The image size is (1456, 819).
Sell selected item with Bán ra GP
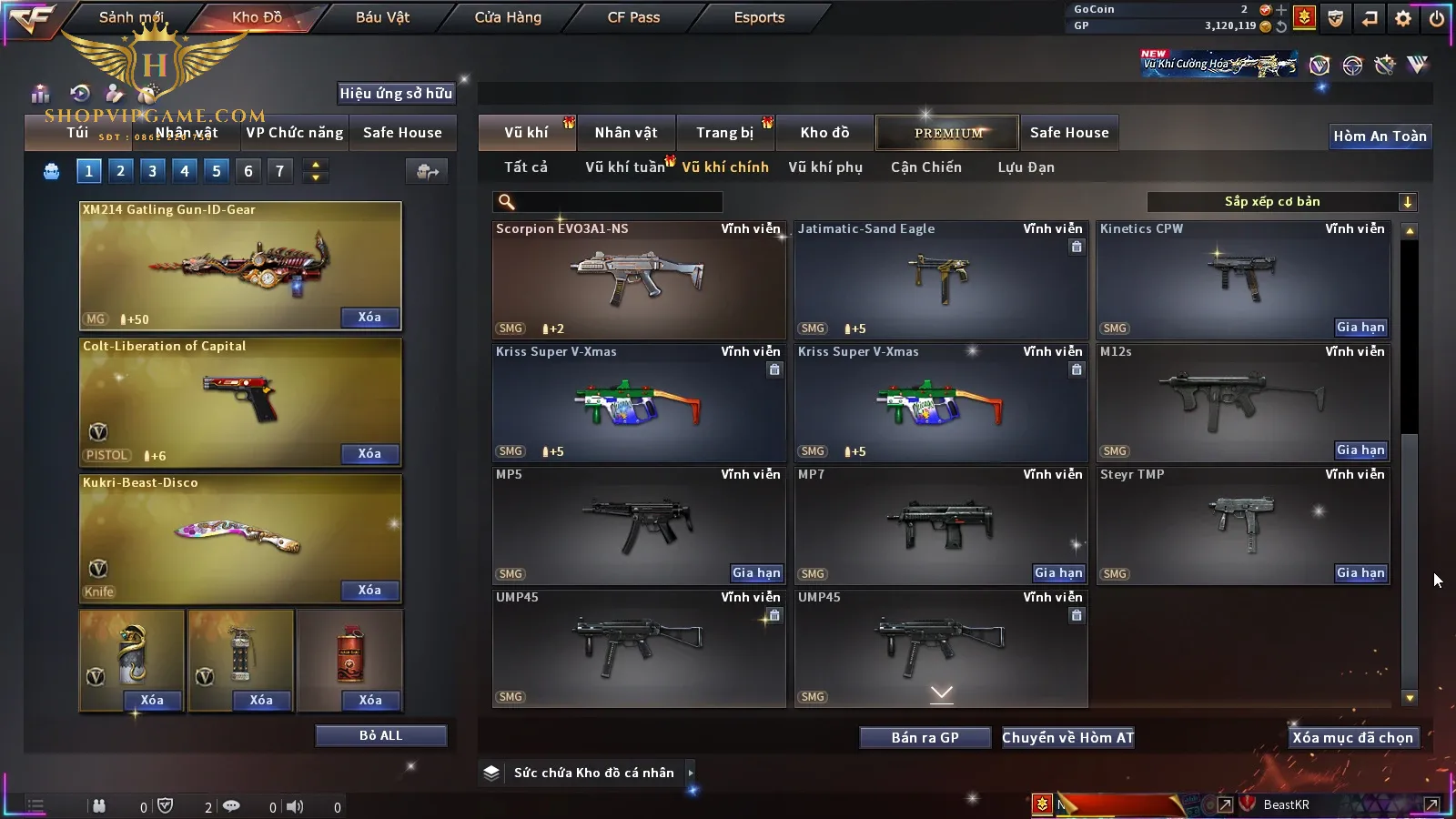[x=925, y=738]
